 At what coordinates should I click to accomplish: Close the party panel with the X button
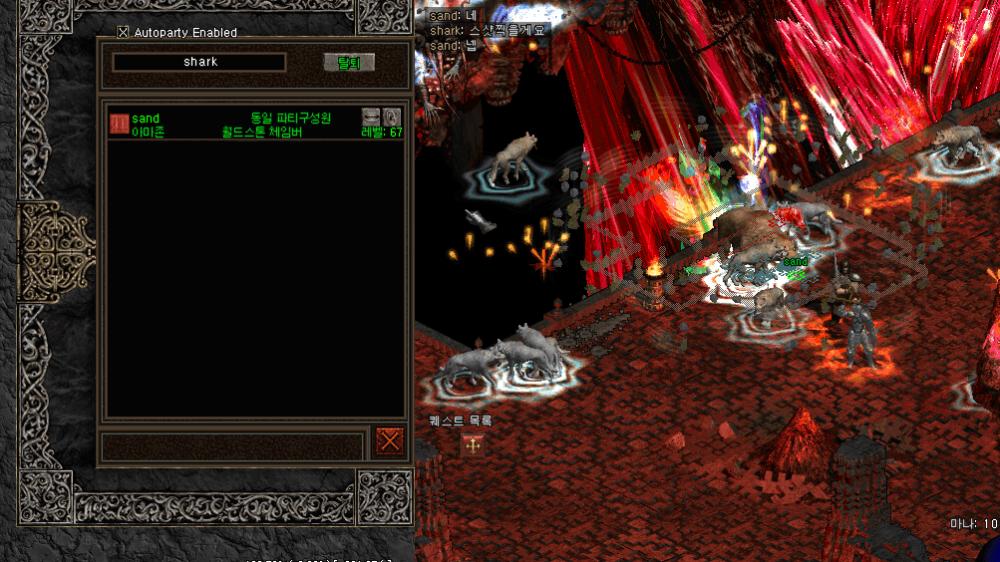tap(390, 440)
